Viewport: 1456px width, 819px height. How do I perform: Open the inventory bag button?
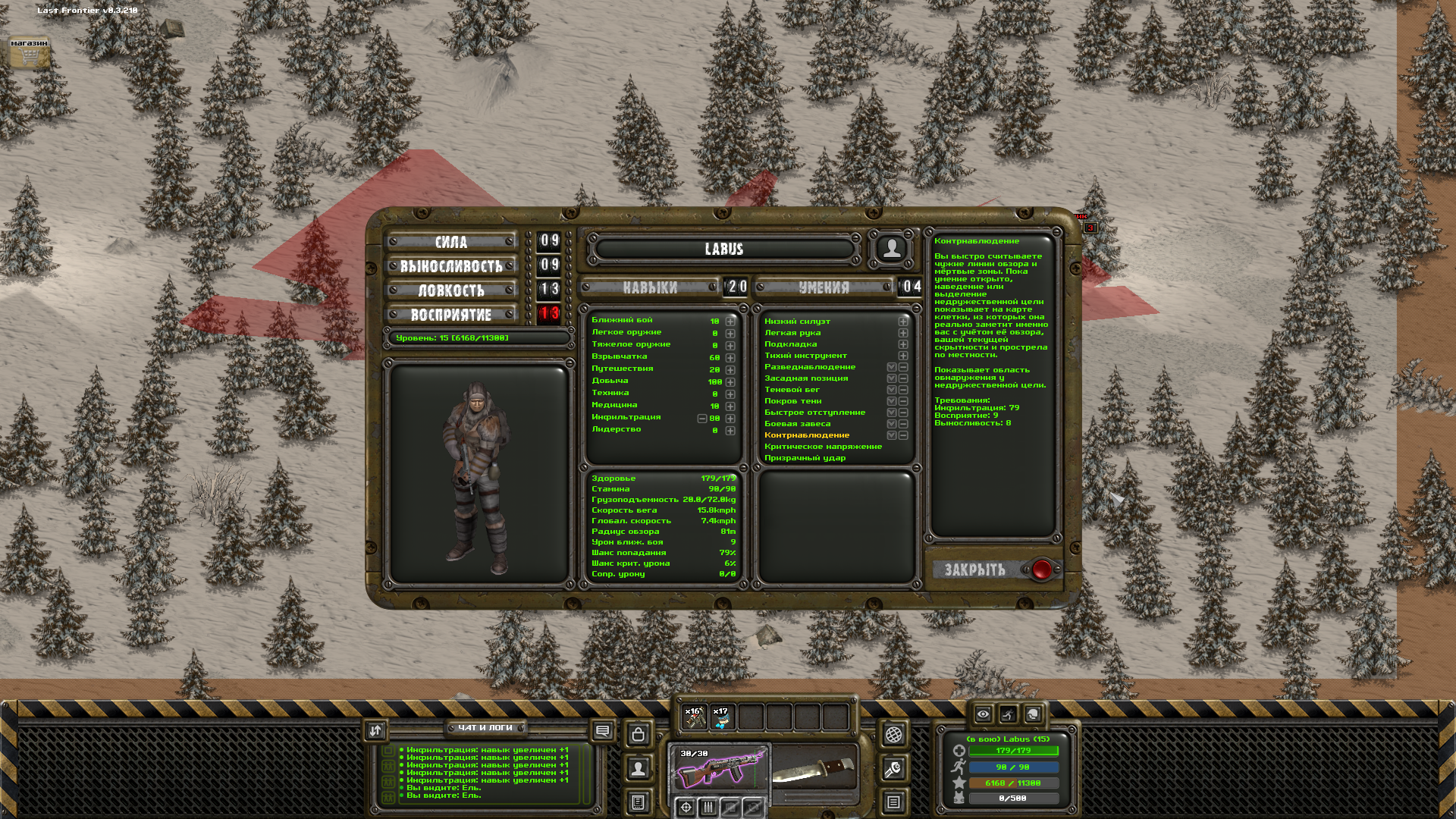pyautogui.click(x=639, y=734)
